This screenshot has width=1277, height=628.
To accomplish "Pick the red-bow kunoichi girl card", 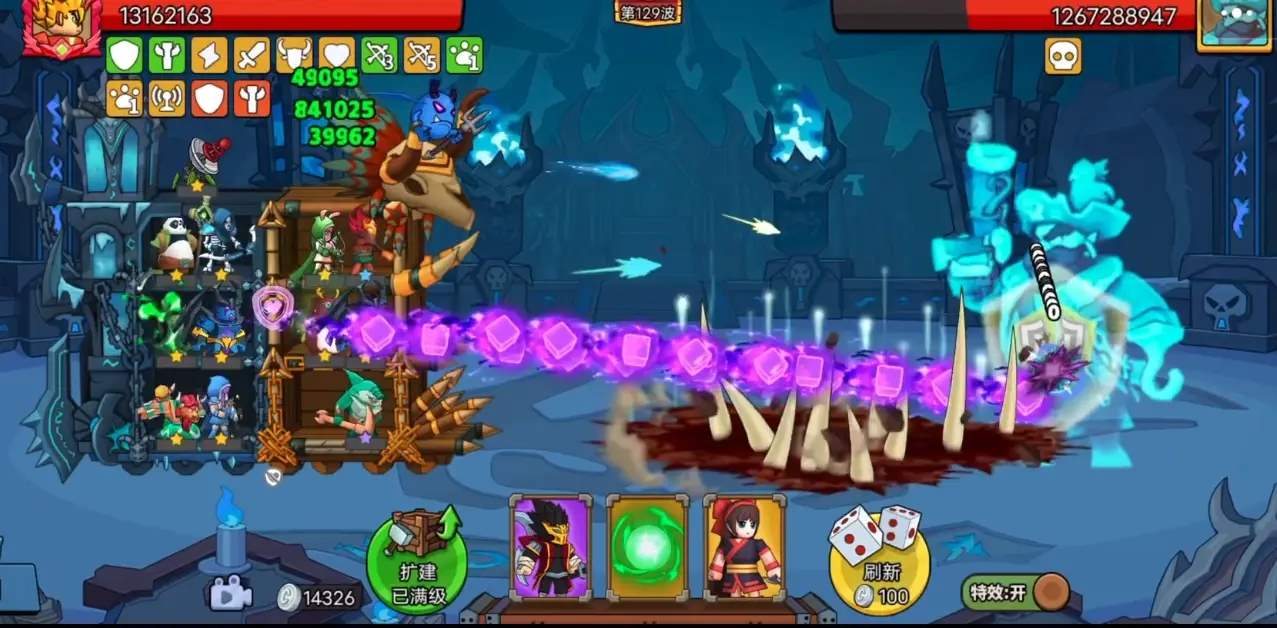I will pyautogui.click(x=743, y=548).
